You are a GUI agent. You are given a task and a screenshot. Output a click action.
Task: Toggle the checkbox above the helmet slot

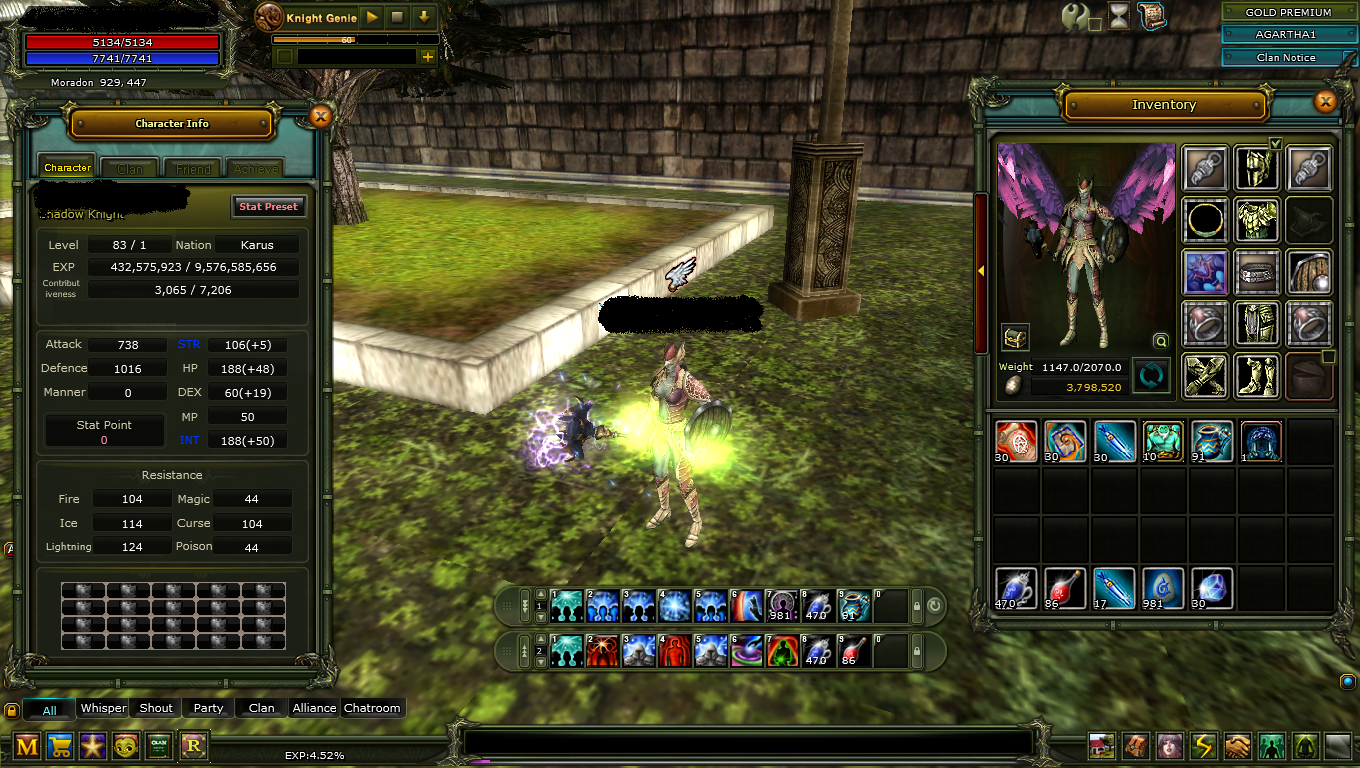click(1276, 143)
